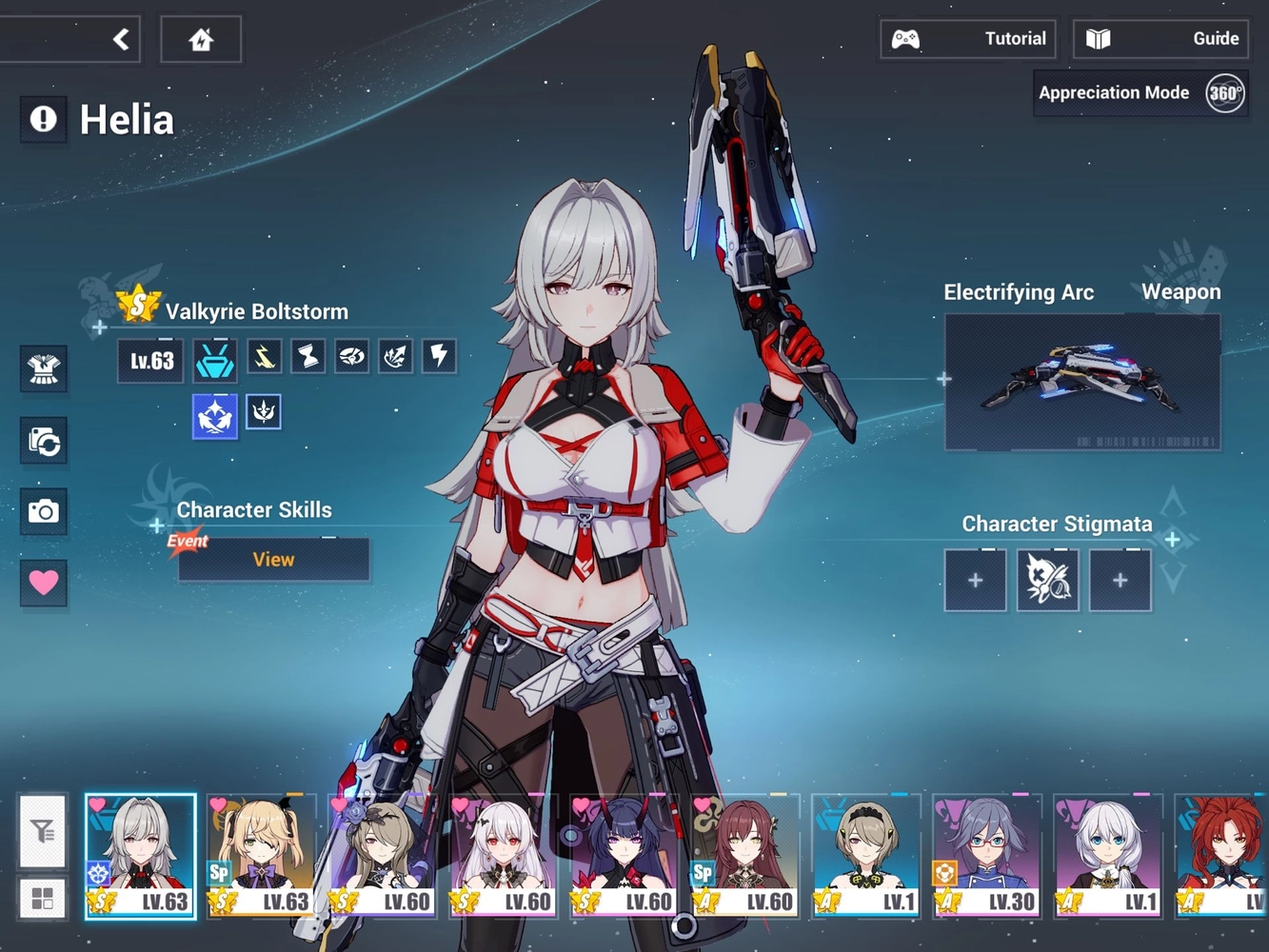1269x952 pixels.
Task: Toggle the blue valkyrie emblem badge
Action: click(x=214, y=414)
